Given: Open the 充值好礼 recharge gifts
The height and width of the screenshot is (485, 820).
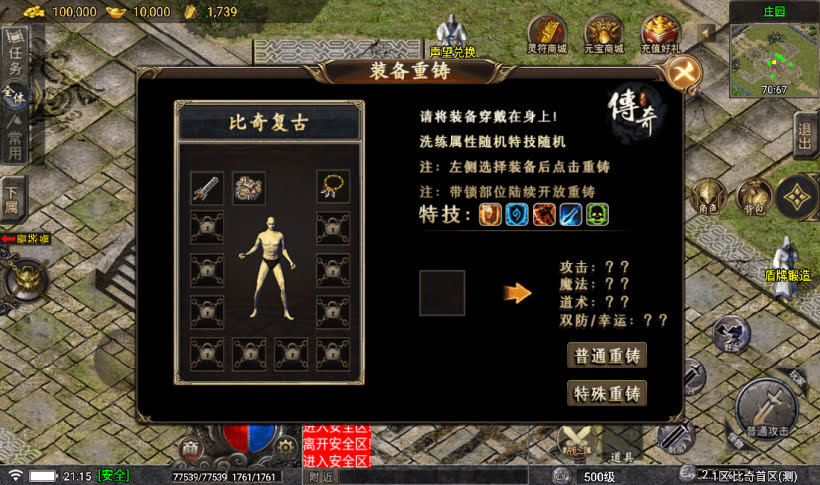Looking at the screenshot, I should pos(660,33).
